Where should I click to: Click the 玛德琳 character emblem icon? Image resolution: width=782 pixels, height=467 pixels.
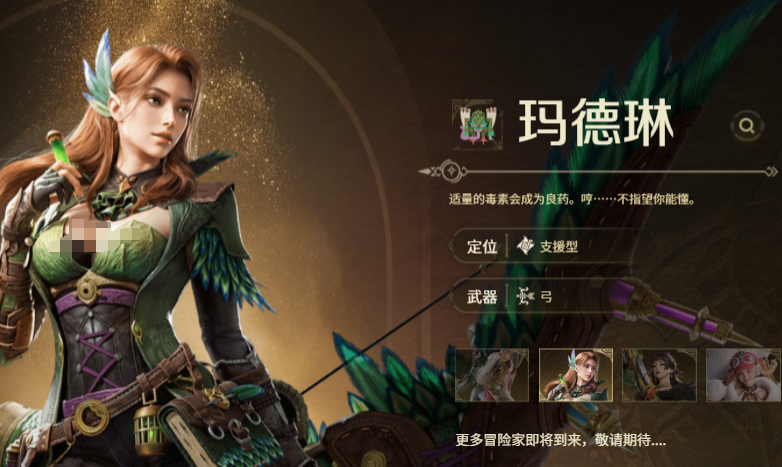coord(473,125)
